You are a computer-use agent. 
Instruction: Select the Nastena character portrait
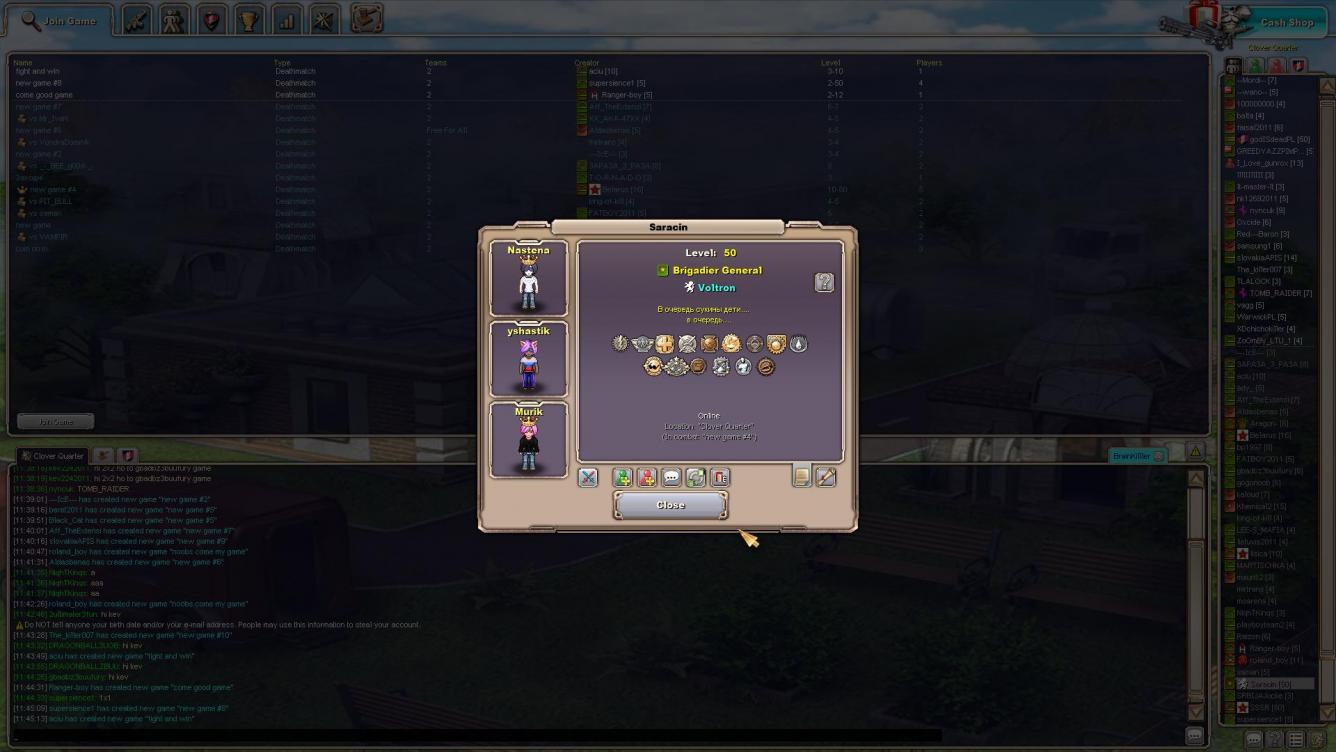click(x=528, y=278)
